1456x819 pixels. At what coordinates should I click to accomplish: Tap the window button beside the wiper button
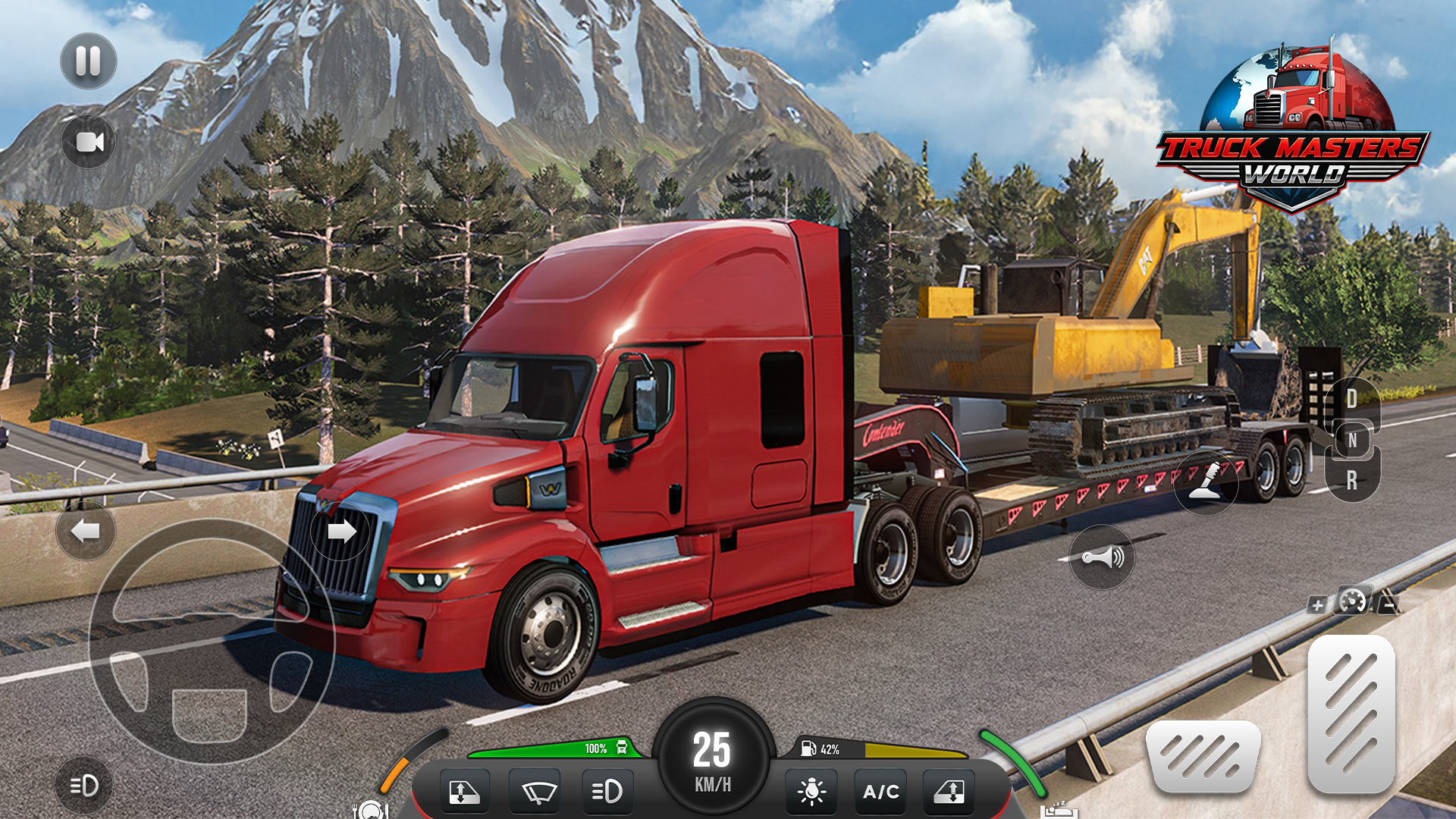(463, 792)
